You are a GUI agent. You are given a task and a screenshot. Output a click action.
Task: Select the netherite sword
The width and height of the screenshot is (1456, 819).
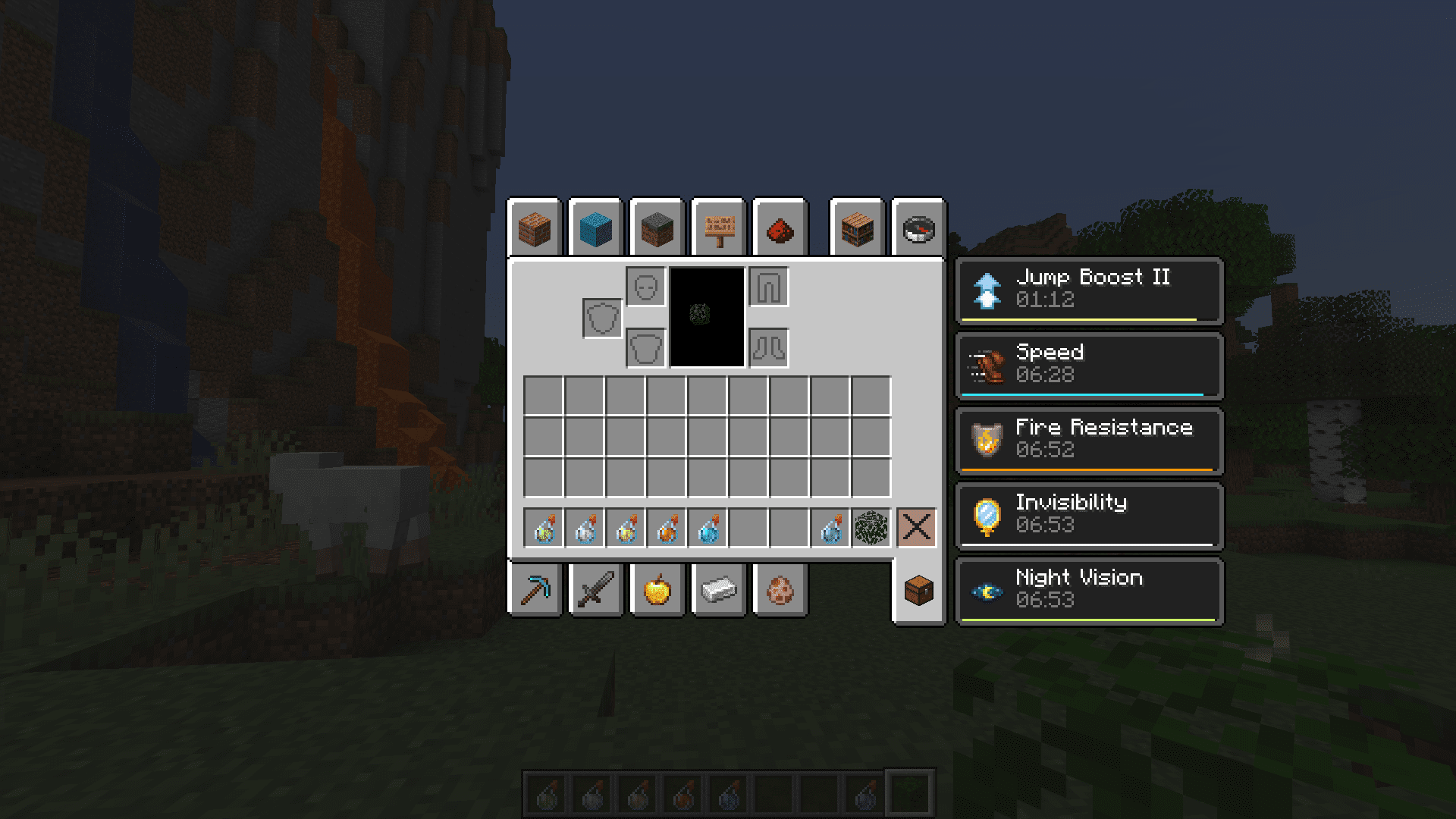click(596, 591)
